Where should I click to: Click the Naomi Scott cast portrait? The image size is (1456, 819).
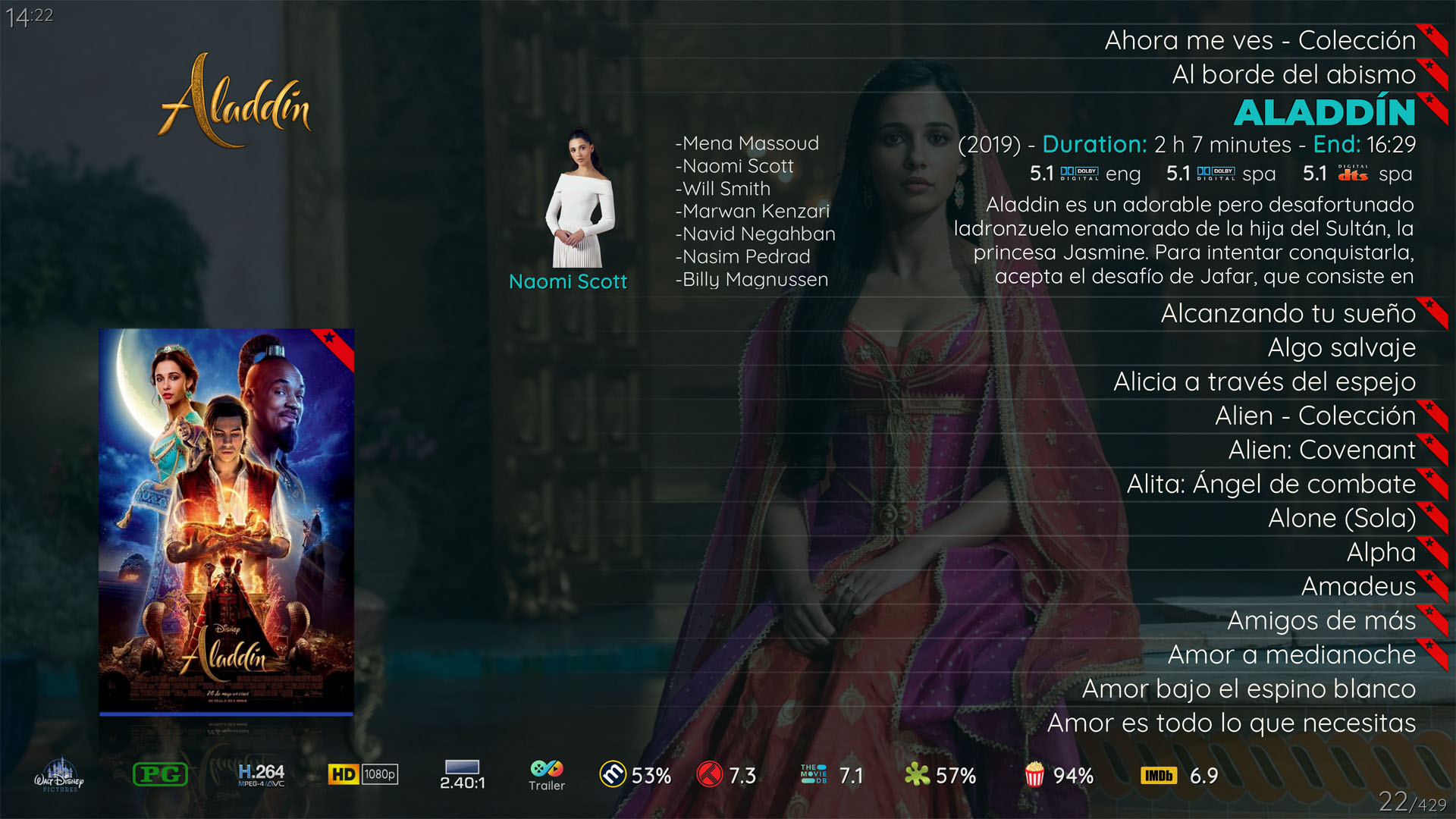tap(579, 199)
